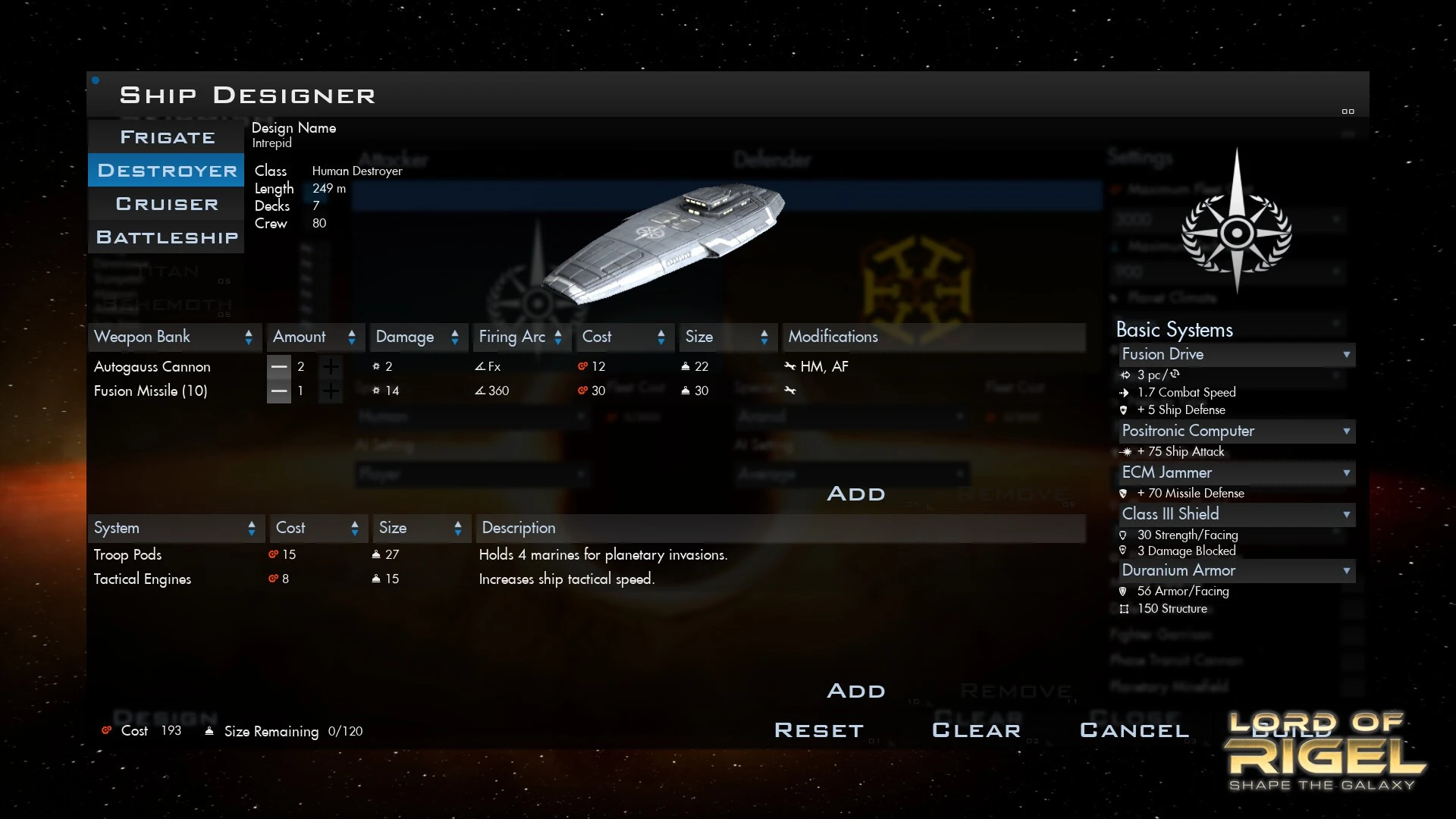Screen dimensions: 1456x819
Task: Sort weapon list by Firing Arc
Action: pyautogui.click(x=520, y=337)
